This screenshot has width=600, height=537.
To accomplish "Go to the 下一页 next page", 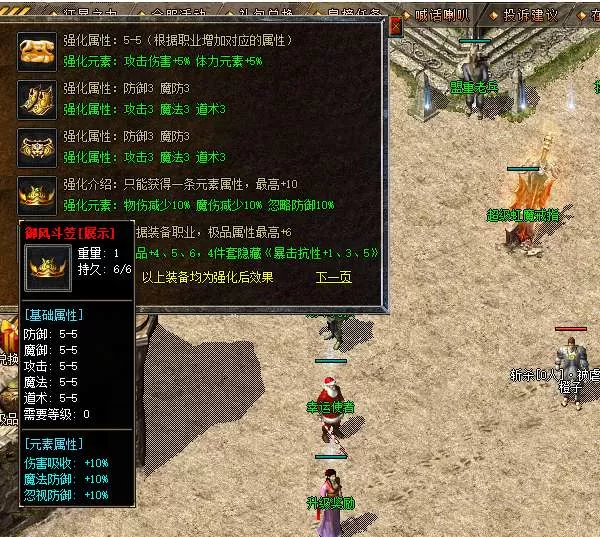I will point(334,277).
